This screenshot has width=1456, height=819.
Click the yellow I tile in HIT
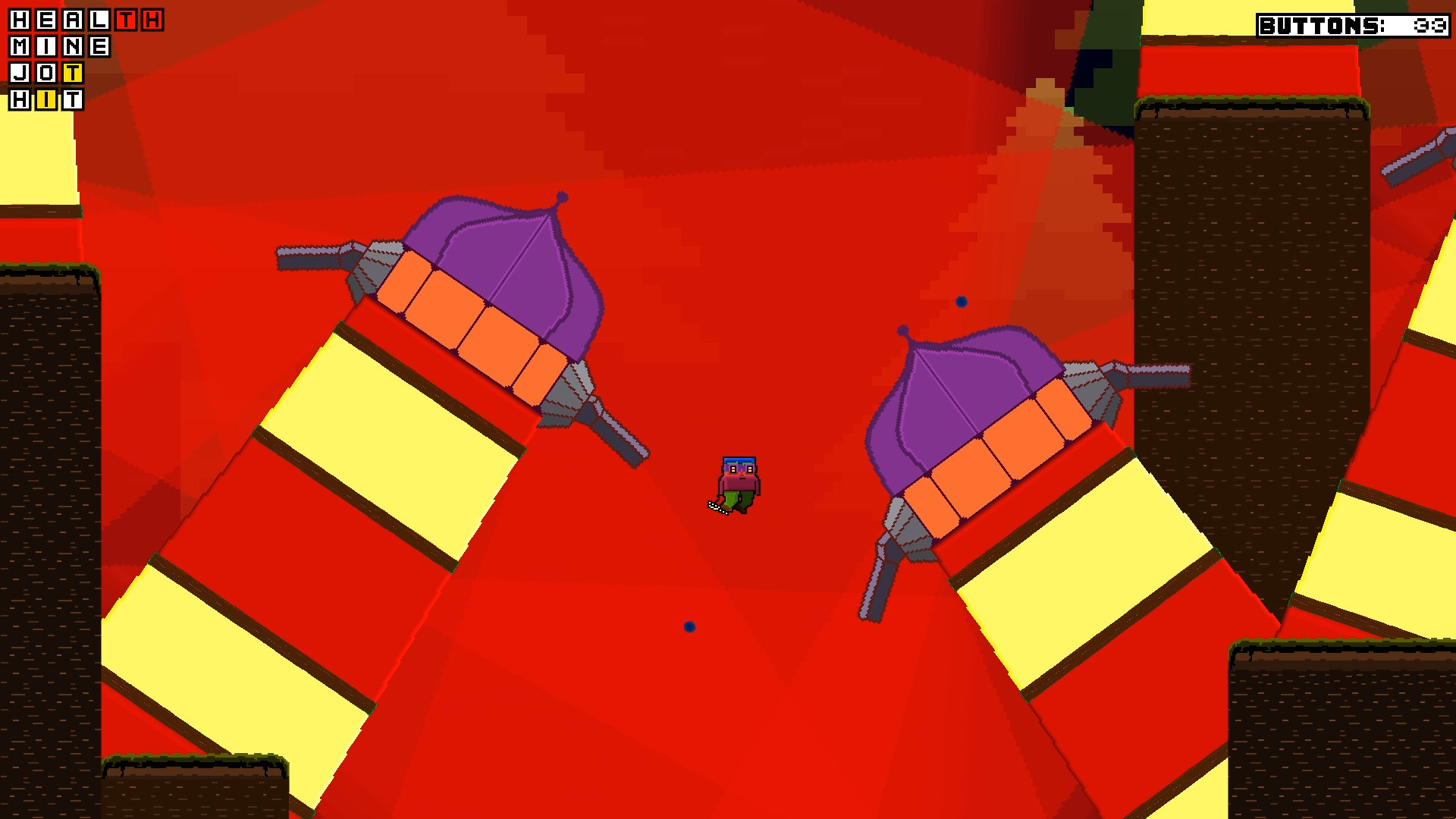46,100
